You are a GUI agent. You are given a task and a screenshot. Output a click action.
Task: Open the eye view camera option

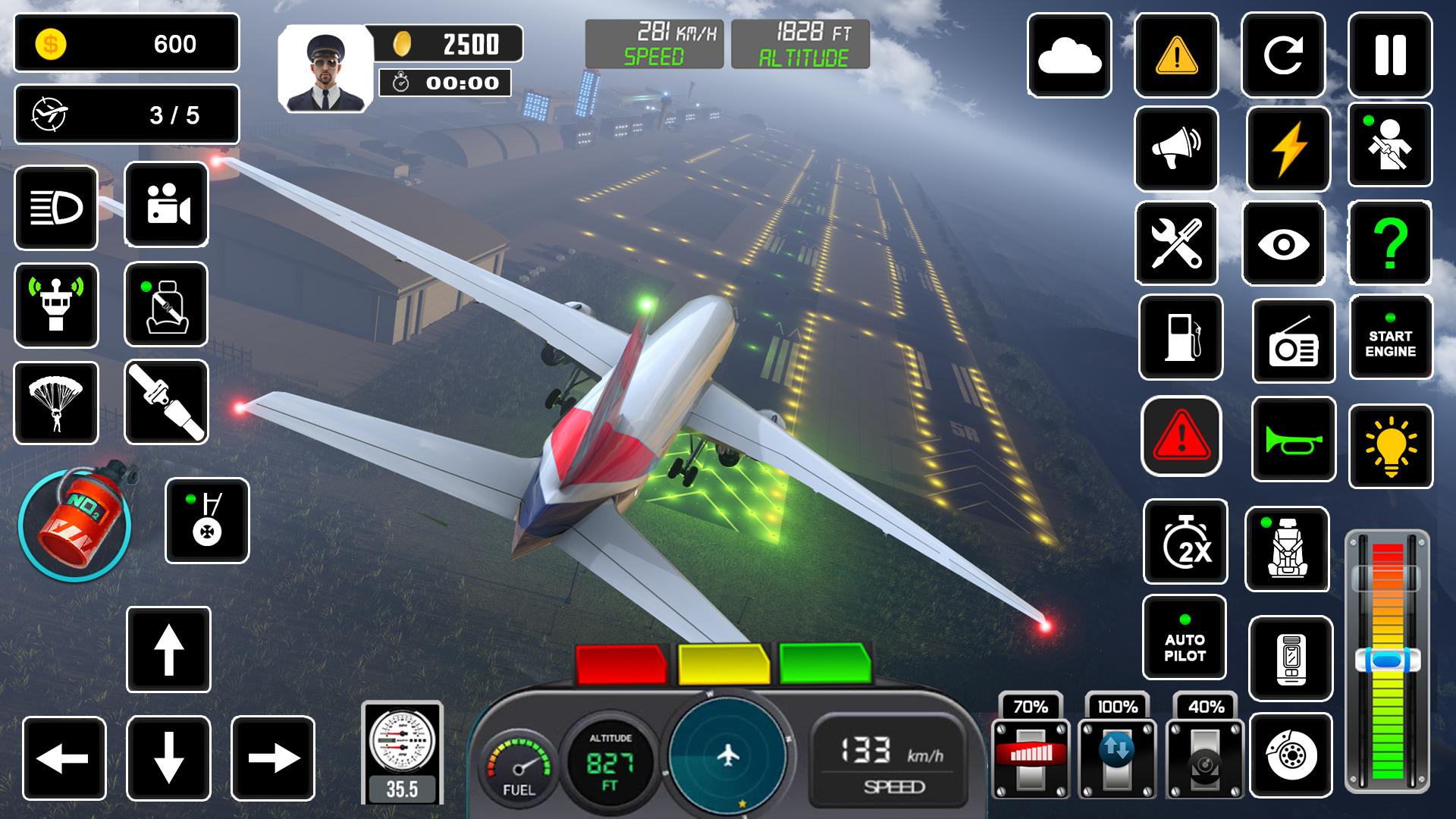click(x=1283, y=243)
